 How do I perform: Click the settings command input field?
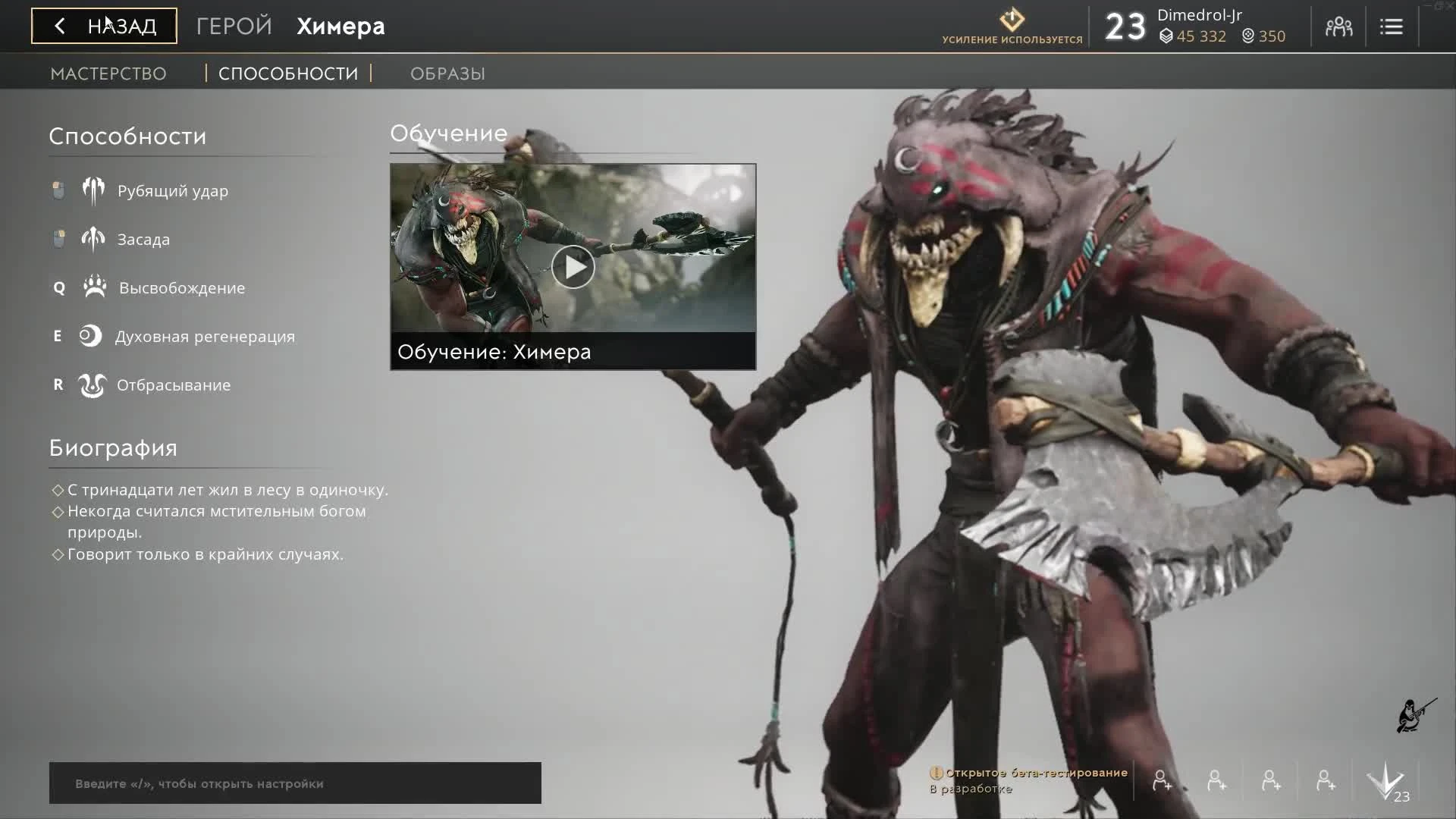[295, 783]
